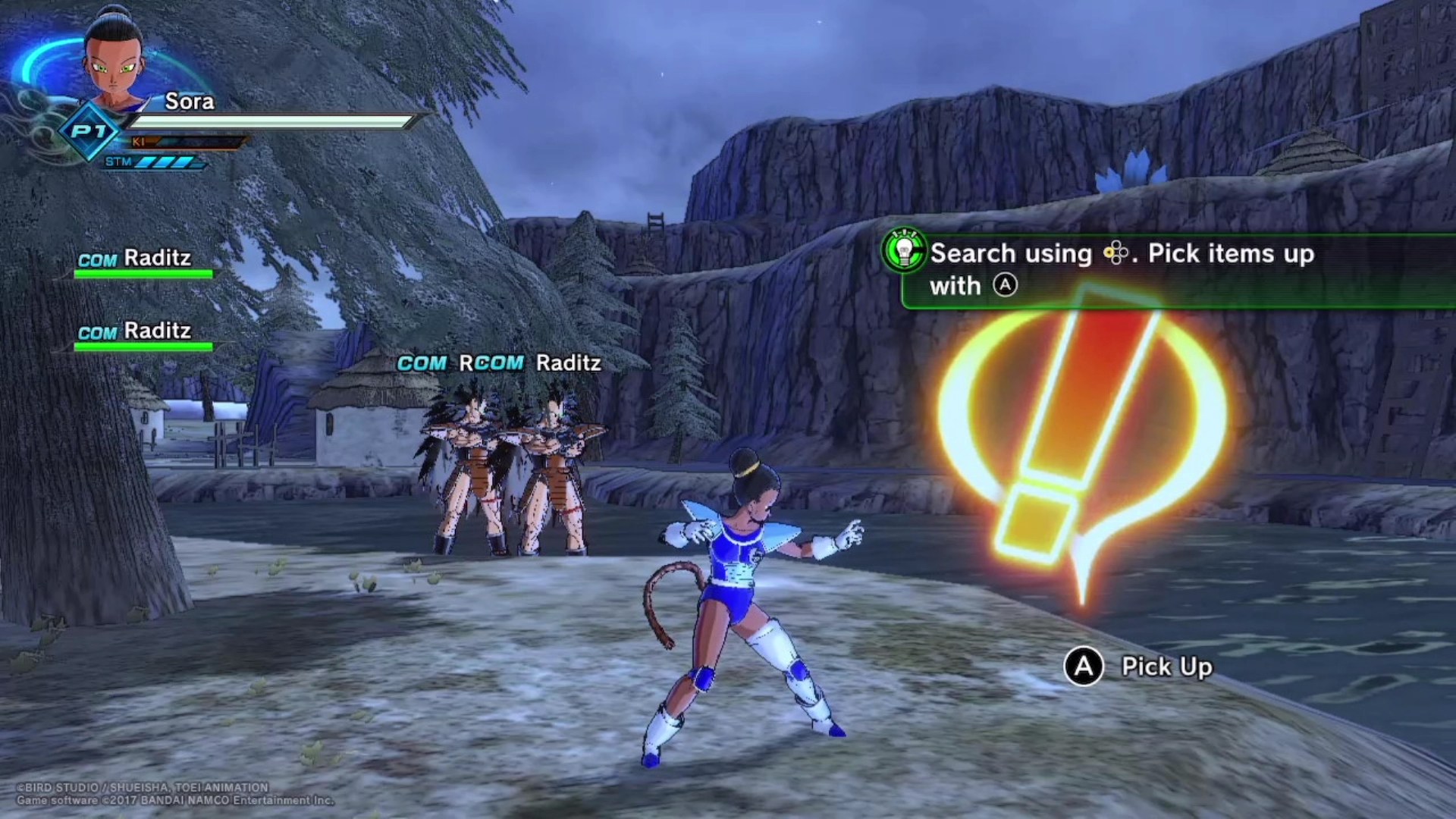Click the P1 player badge
Screen dimensions: 1456x819
[x=89, y=132]
